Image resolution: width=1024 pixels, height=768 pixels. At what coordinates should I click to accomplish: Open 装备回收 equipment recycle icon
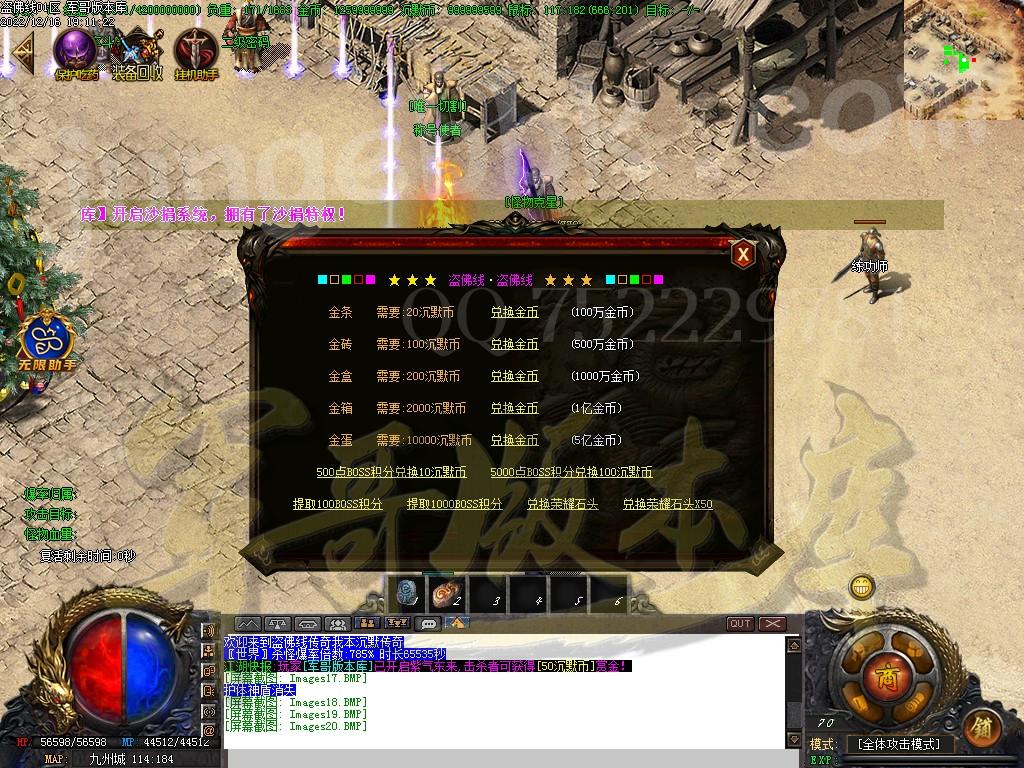137,50
